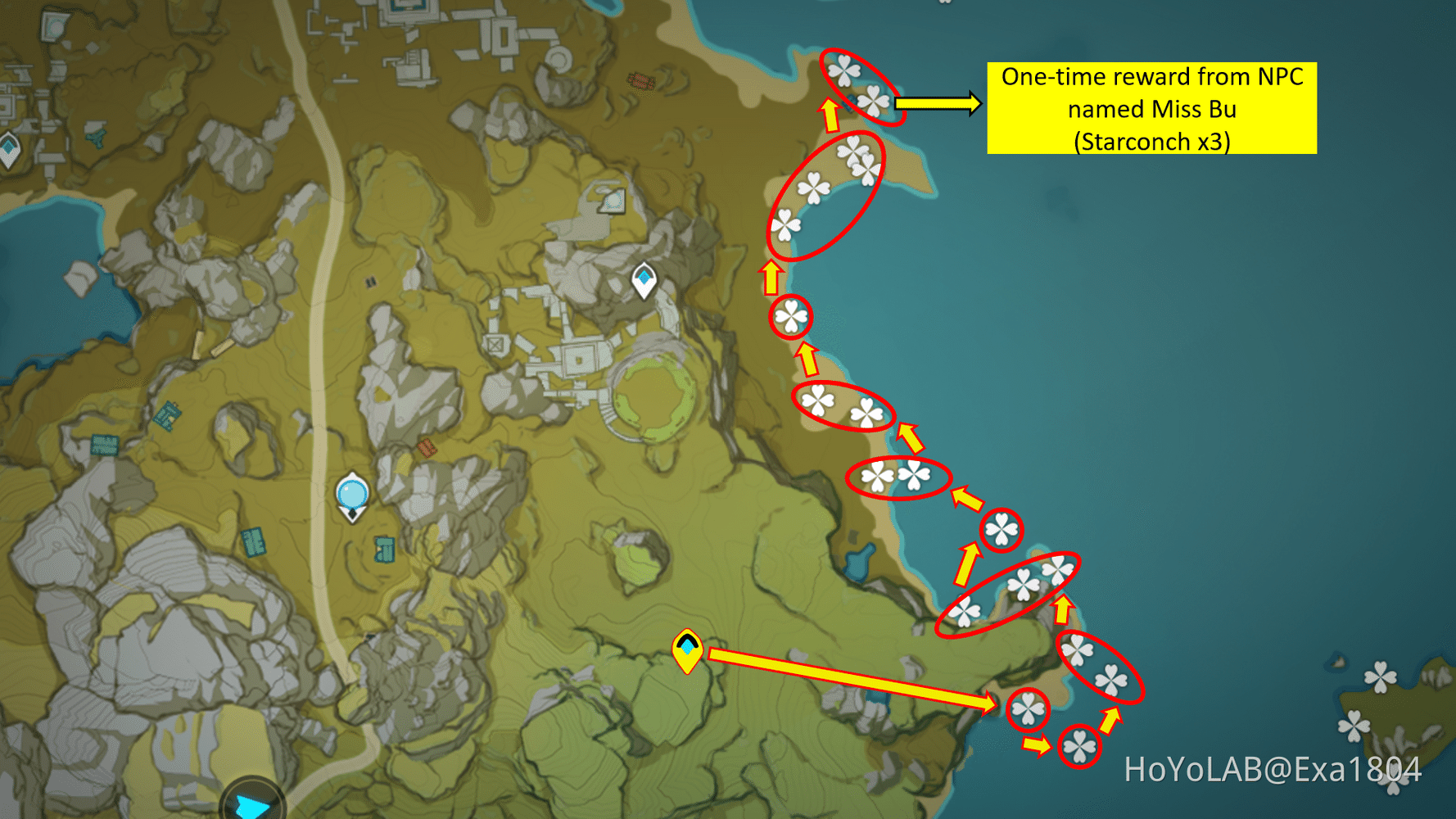
Task: Click the blue Statue of the Seven orb marker
Action: point(352,492)
